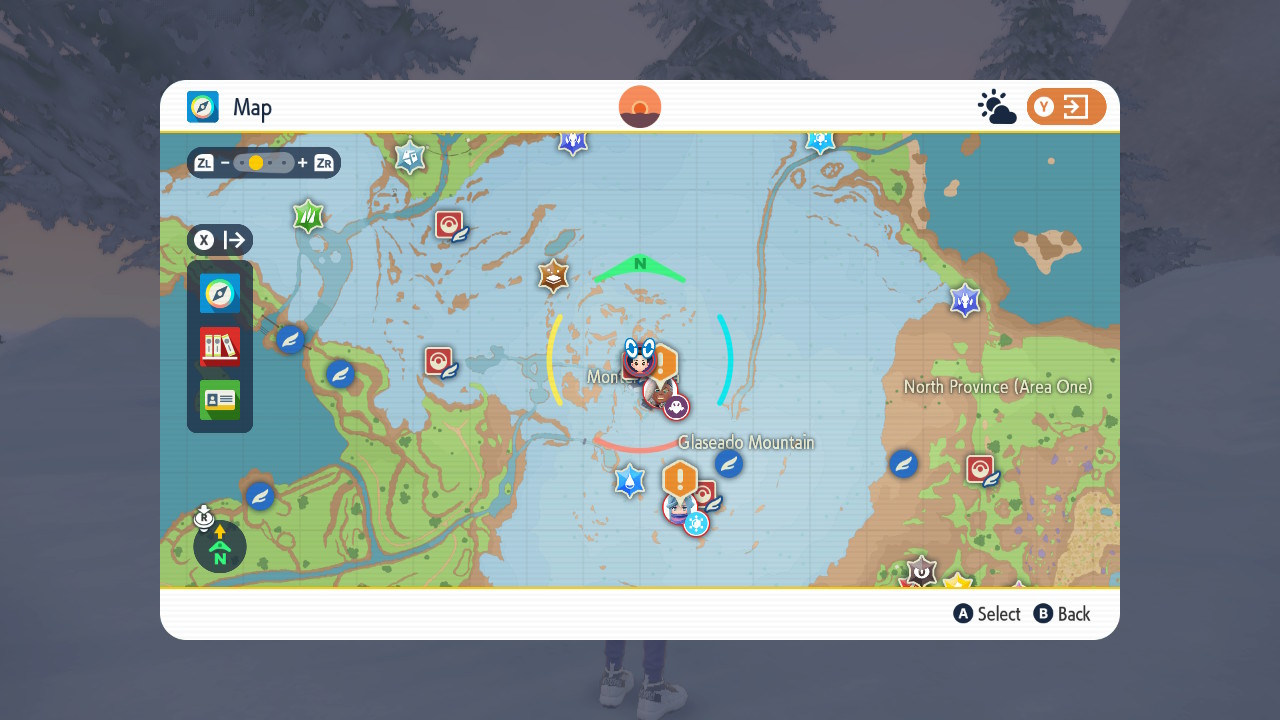This screenshot has height=720, width=1280.
Task: Open the player profile avatar at top center
Action: (639, 106)
